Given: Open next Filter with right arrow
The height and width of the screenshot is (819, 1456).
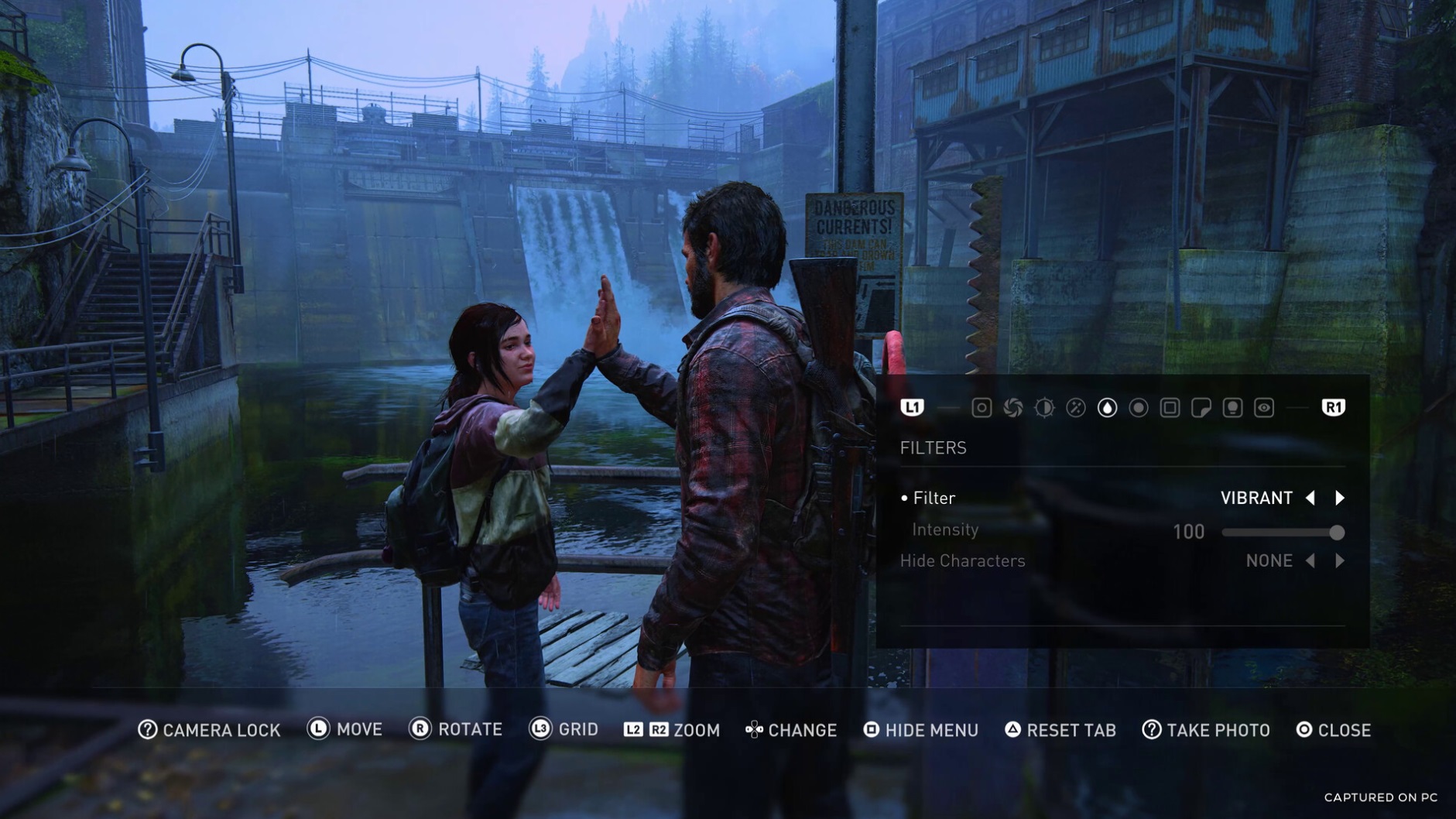Looking at the screenshot, I should click(x=1341, y=498).
